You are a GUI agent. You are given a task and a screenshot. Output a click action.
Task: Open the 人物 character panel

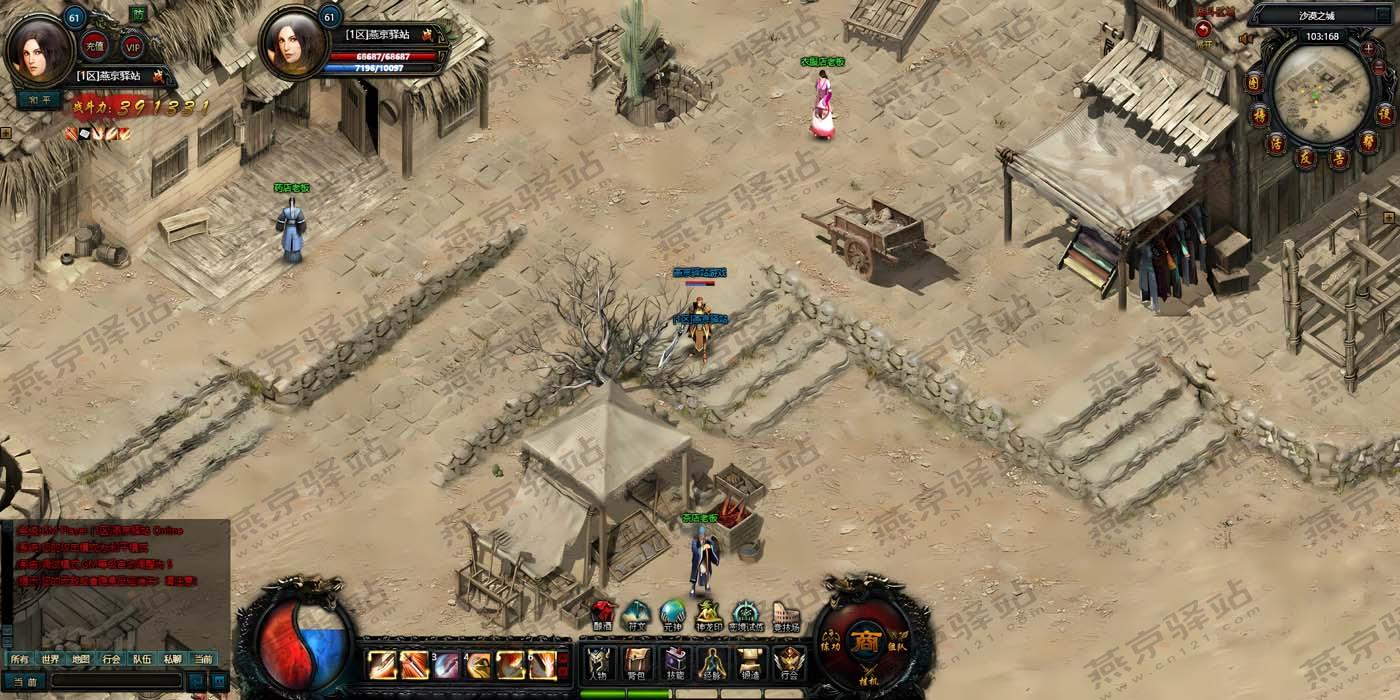599,663
